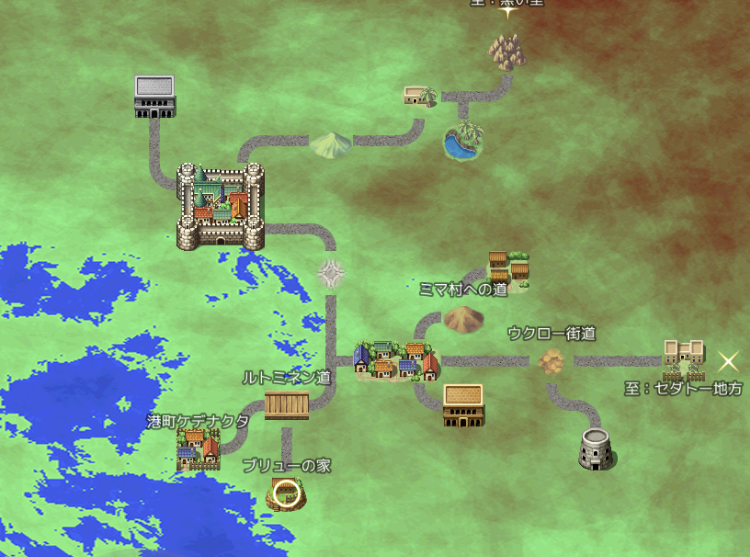Pick the oasis pond location
Viewport: 750px width, 557px height.
coord(461,142)
